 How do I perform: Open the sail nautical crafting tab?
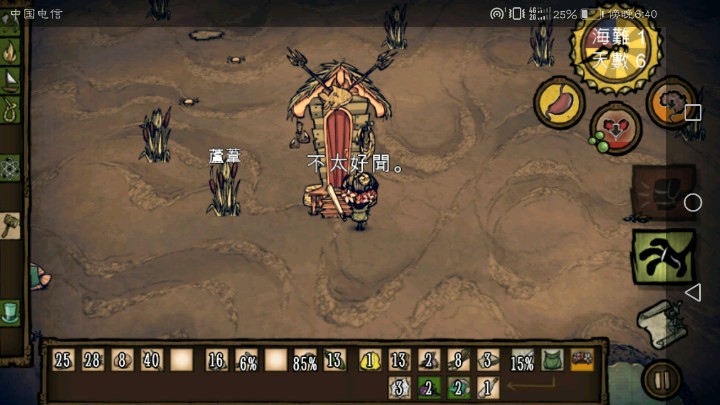pyautogui.click(x=11, y=81)
